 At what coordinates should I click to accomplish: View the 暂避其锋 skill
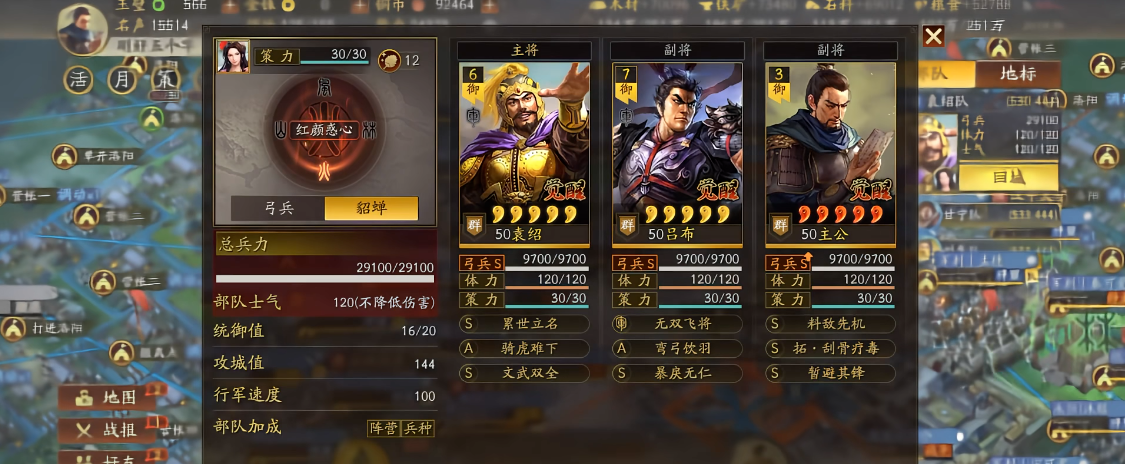click(830, 372)
